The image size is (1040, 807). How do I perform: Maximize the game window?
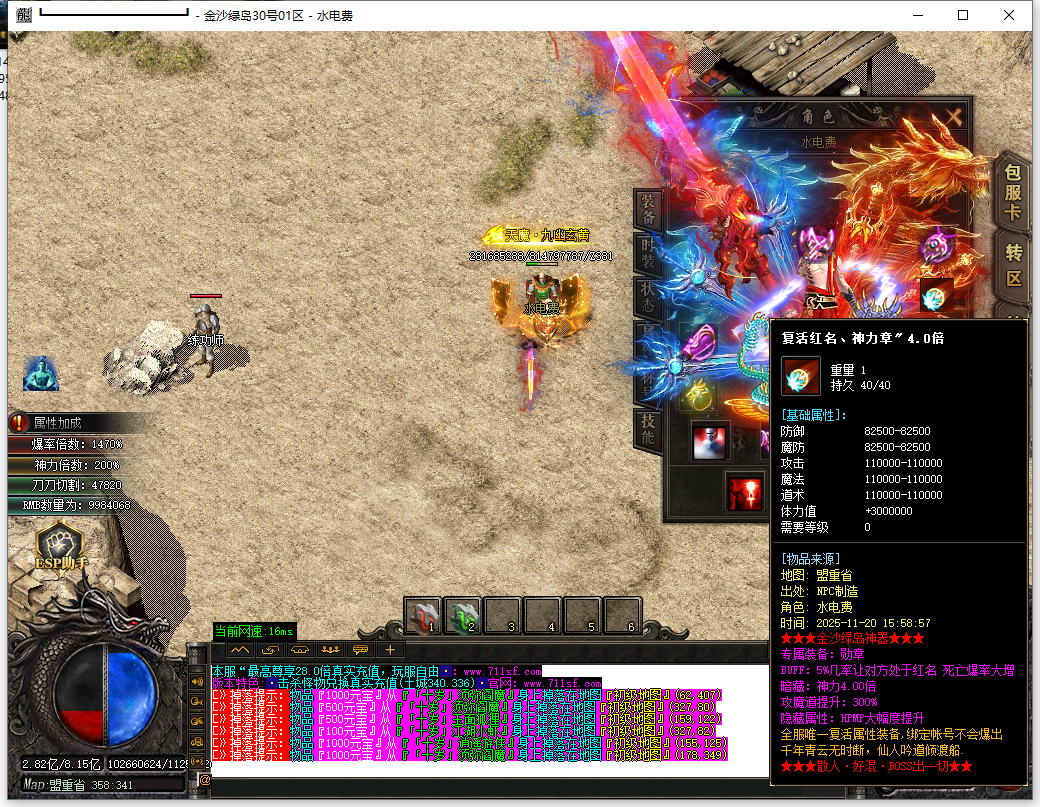pyautogui.click(x=963, y=15)
